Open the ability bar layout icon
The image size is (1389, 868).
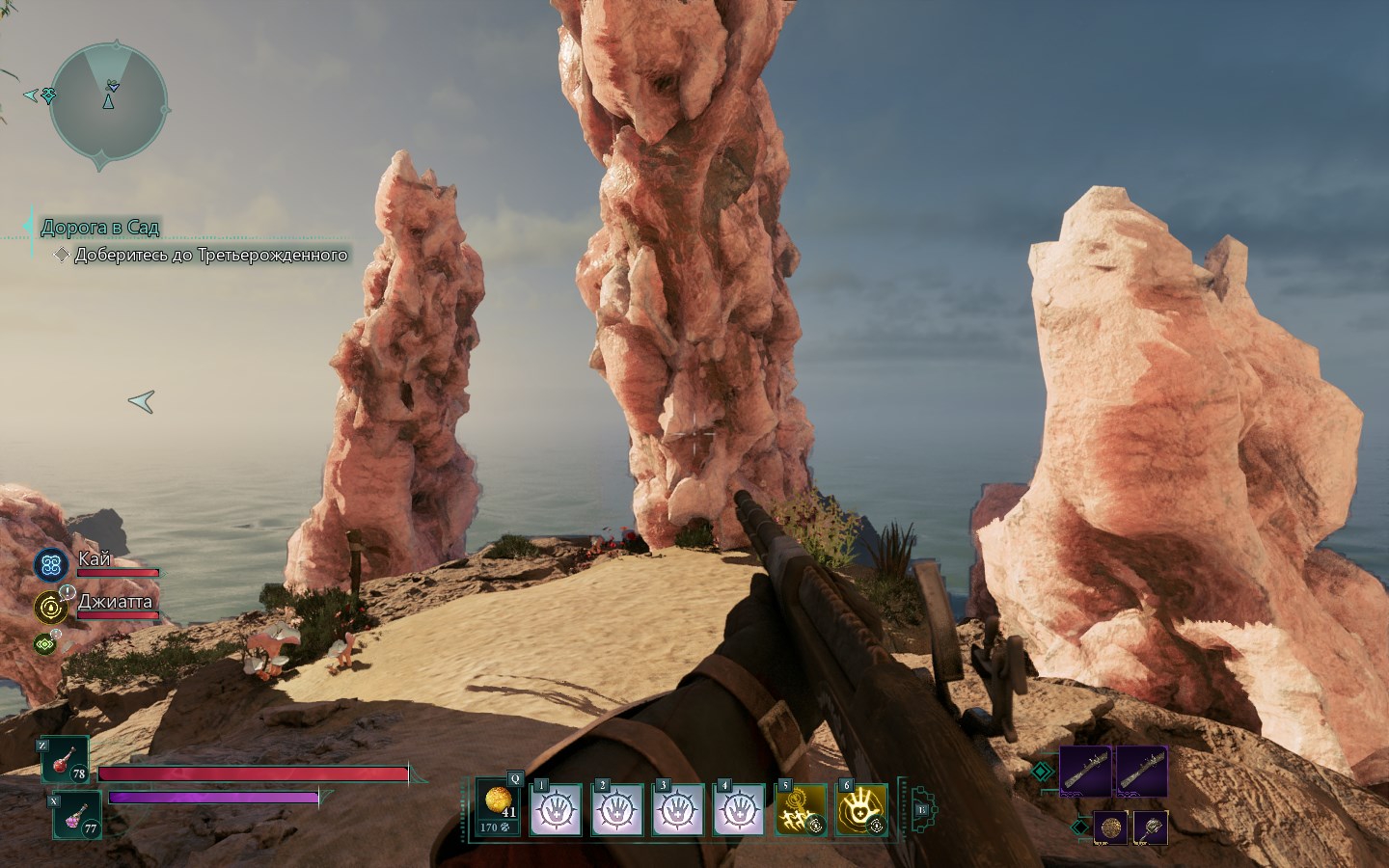921,810
